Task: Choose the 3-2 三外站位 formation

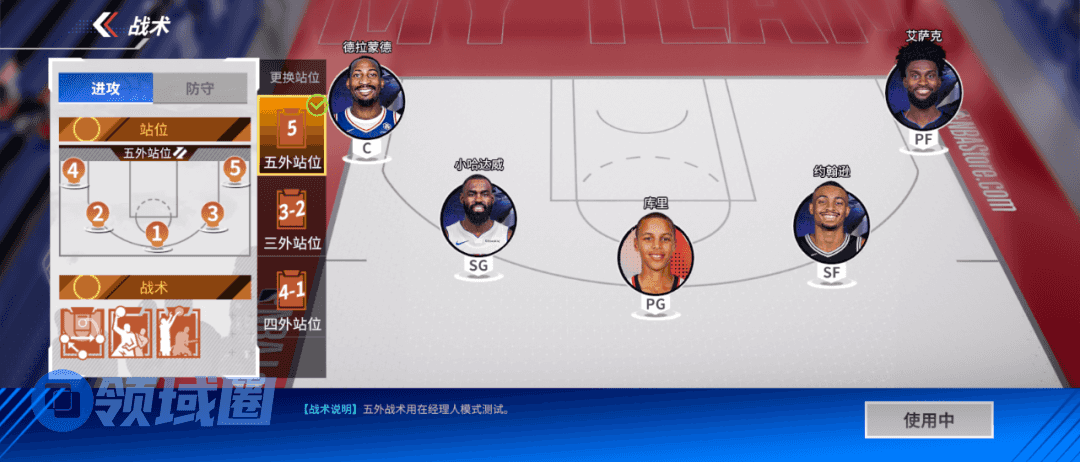Action: [292, 218]
